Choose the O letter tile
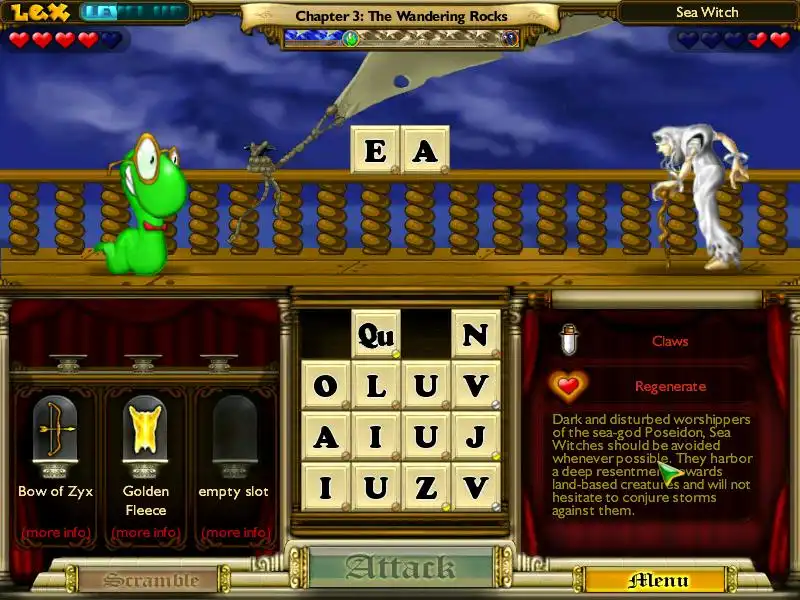 tap(326, 385)
